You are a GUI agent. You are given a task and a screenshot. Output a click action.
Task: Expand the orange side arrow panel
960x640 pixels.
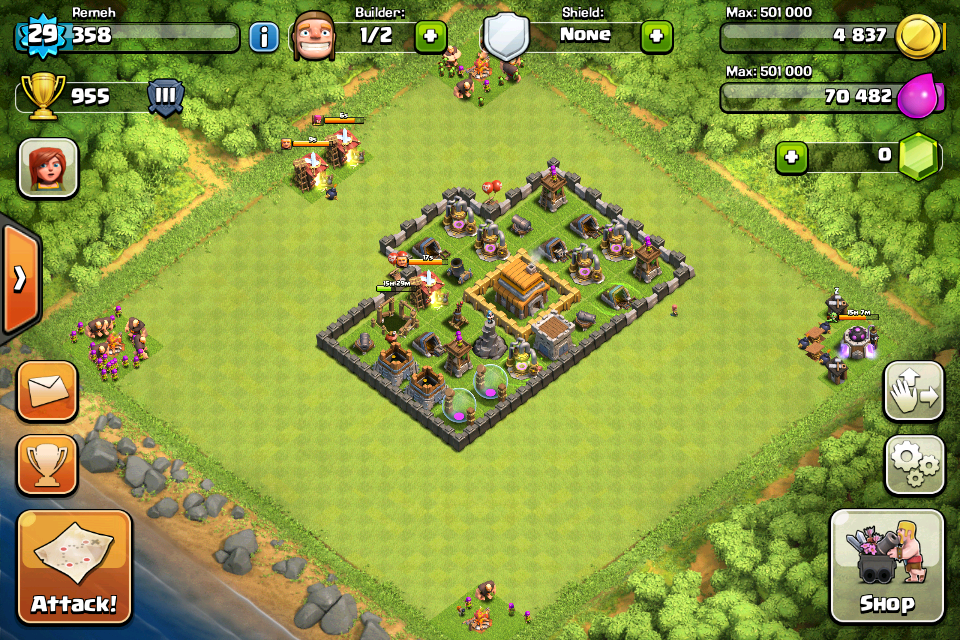[19, 279]
